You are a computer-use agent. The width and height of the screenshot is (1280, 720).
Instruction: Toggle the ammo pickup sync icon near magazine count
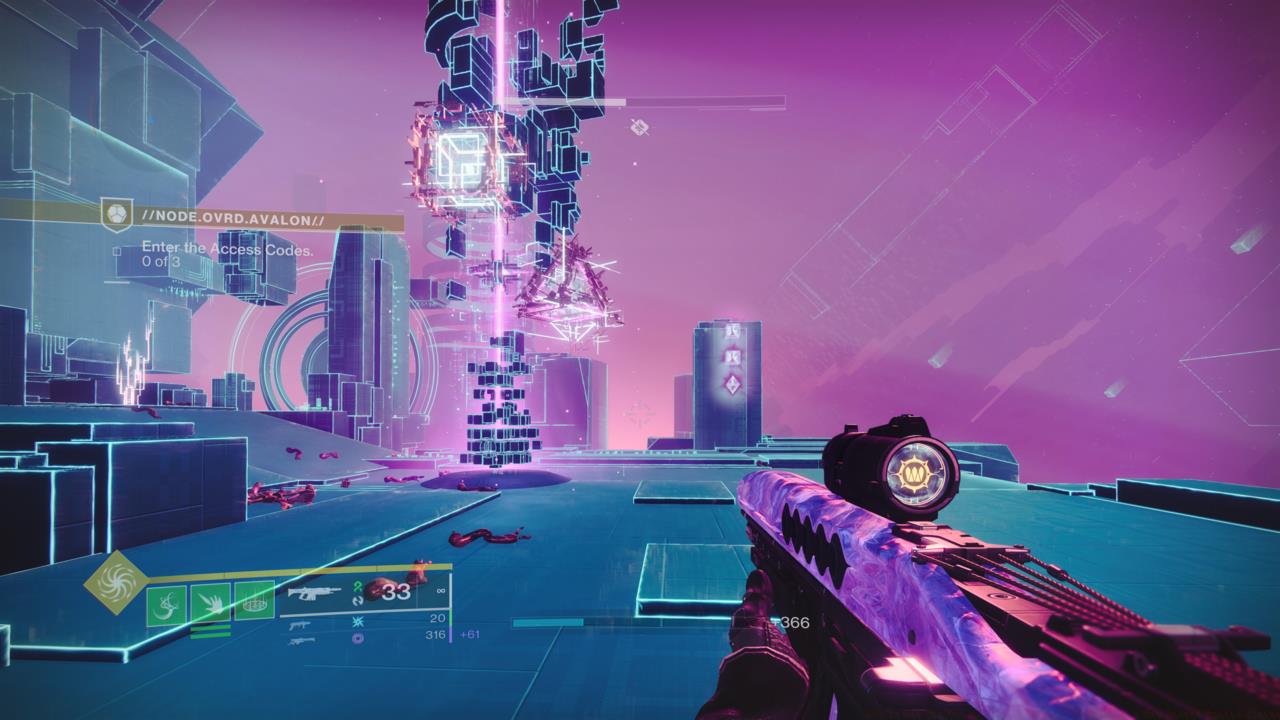pyautogui.click(x=356, y=600)
